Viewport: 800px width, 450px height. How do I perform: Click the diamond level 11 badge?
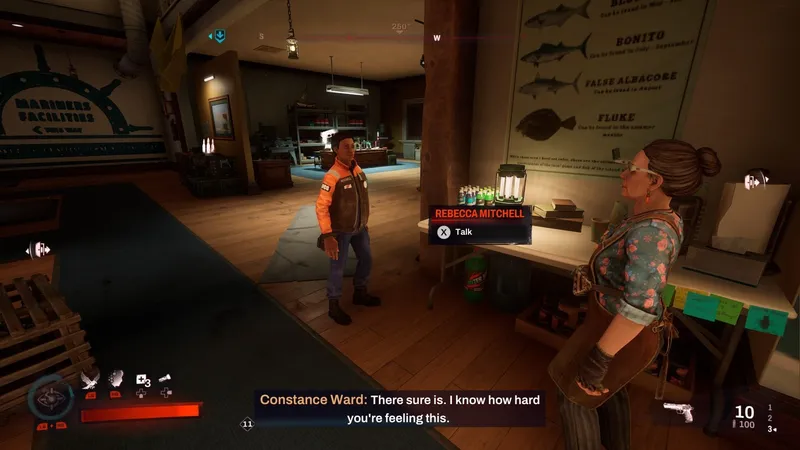click(247, 425)
